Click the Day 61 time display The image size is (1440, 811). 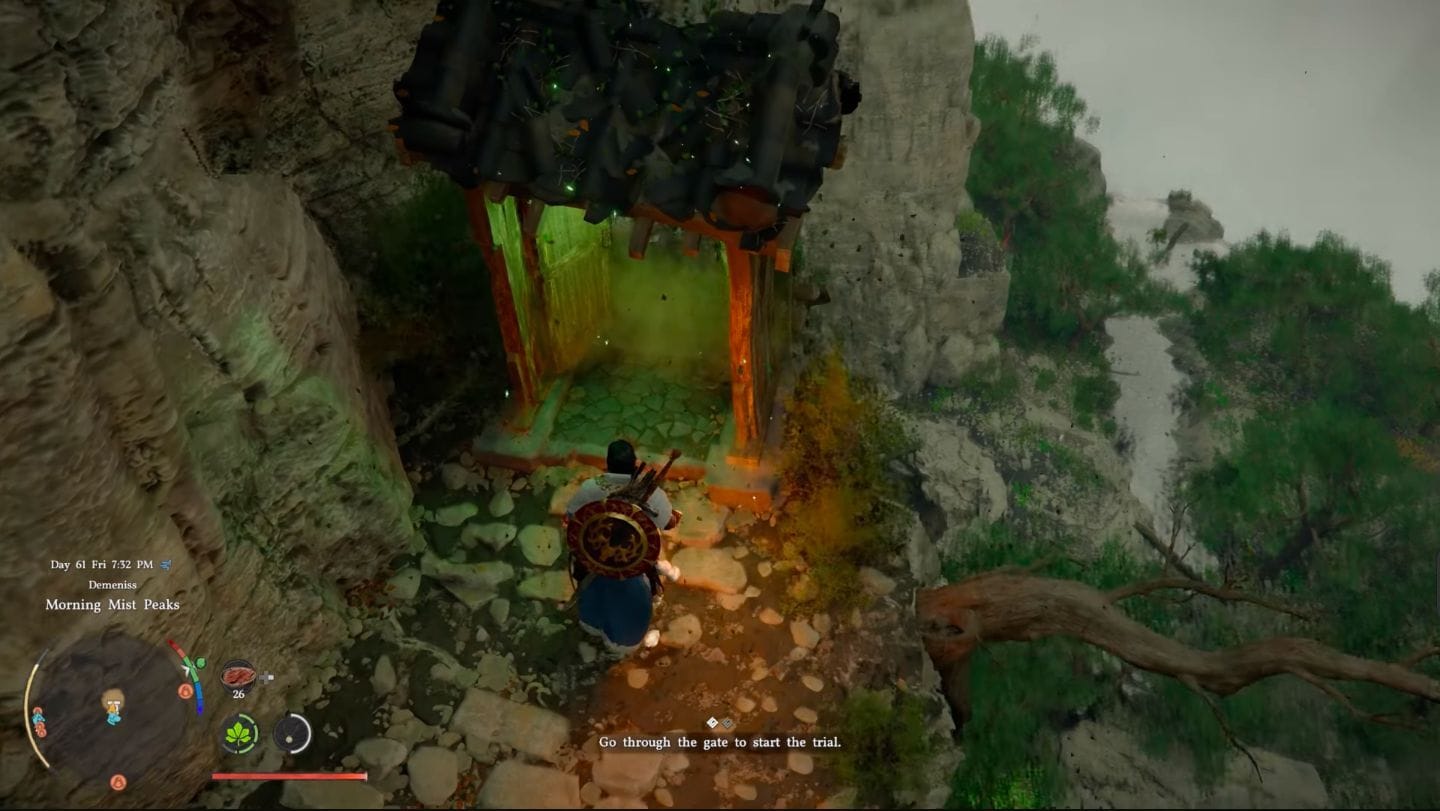(100, 564)
